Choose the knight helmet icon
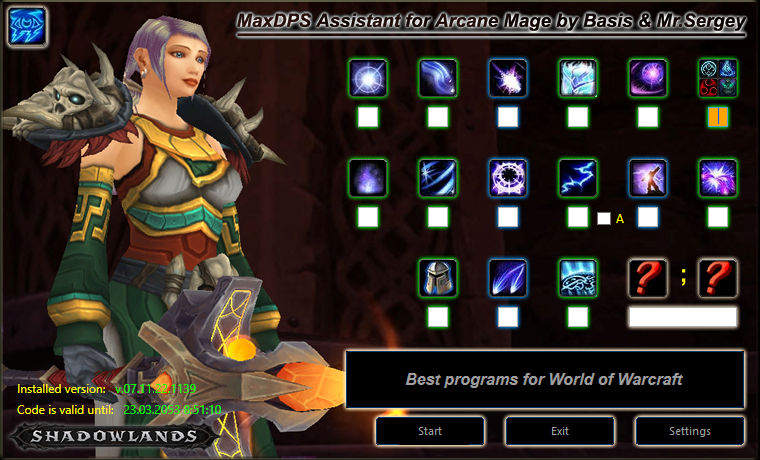This screenshot has width=760, height=460. [438, 278]
